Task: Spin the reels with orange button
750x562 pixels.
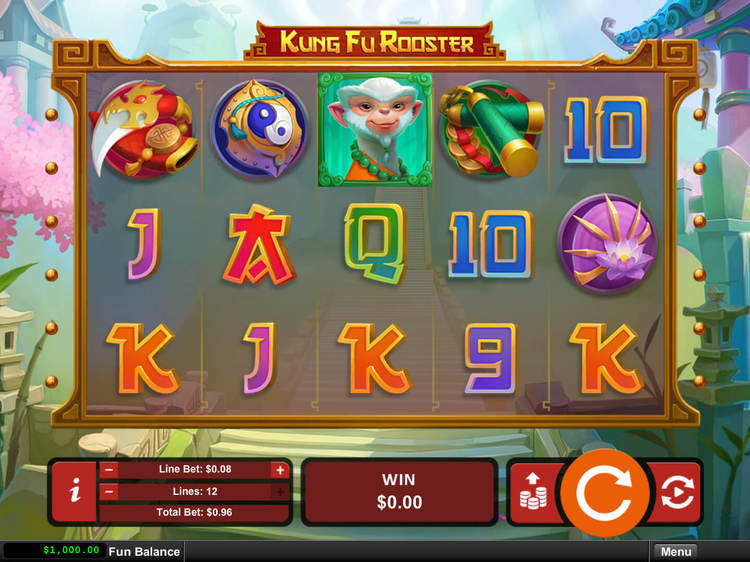Action: (x=602, y=491)
